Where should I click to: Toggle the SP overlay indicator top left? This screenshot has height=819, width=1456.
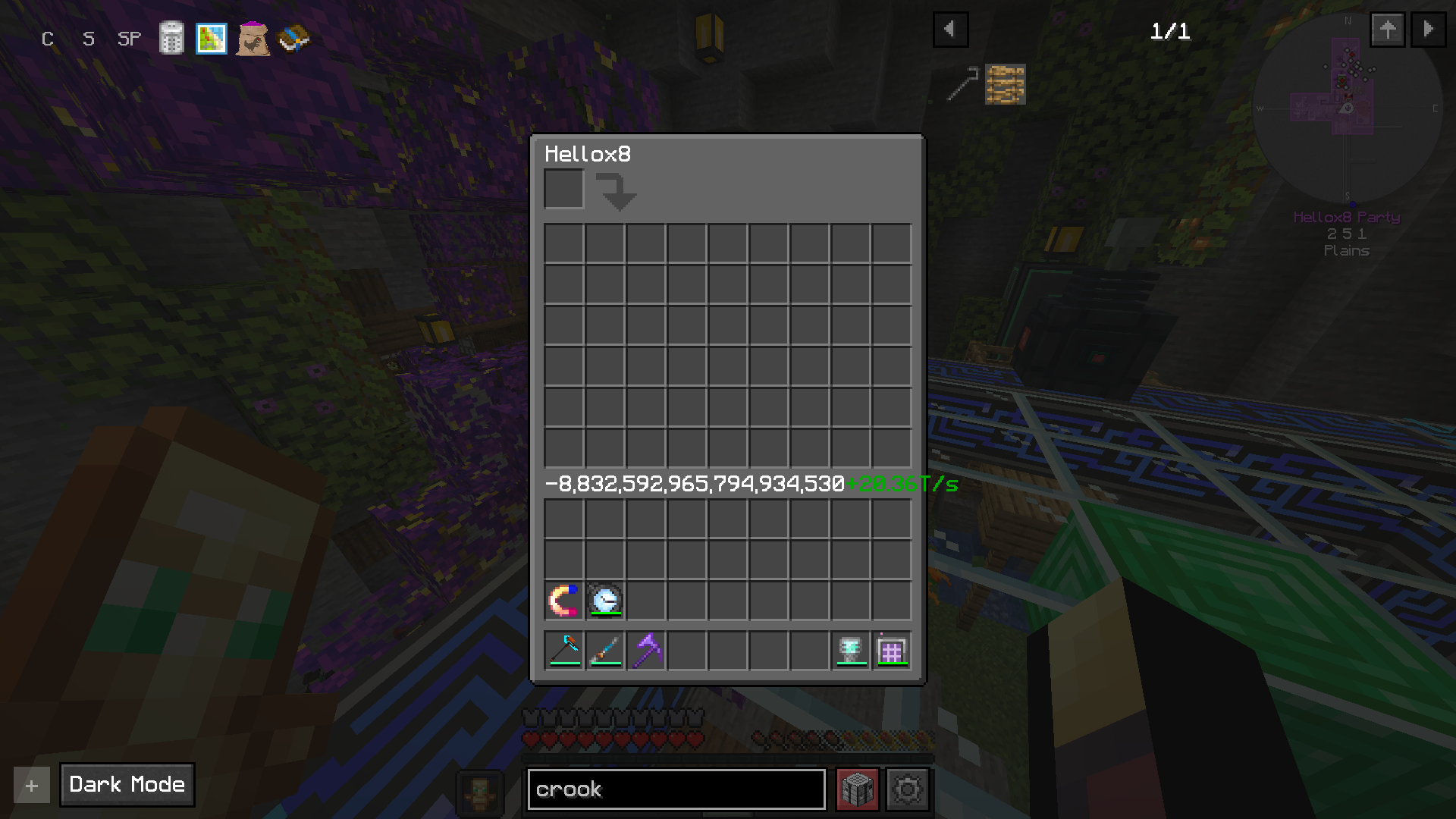click(x=129, y=39)
